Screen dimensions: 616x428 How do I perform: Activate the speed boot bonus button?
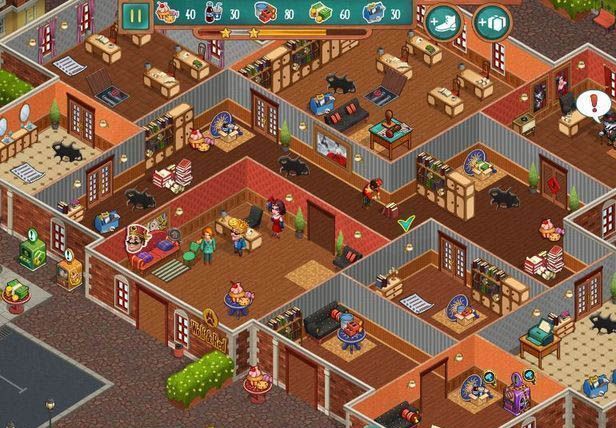tap(443, 22)
